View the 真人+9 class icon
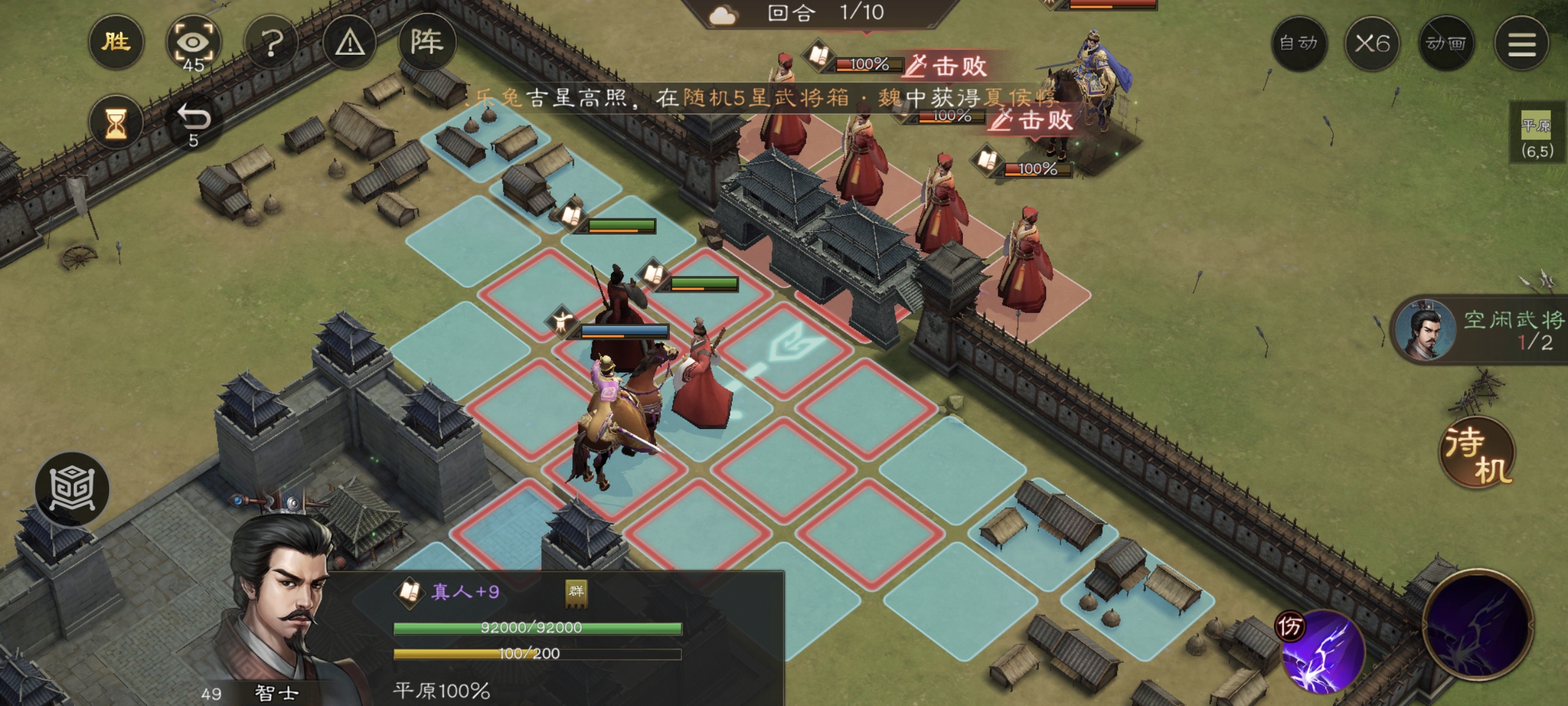 coord(410,592)
